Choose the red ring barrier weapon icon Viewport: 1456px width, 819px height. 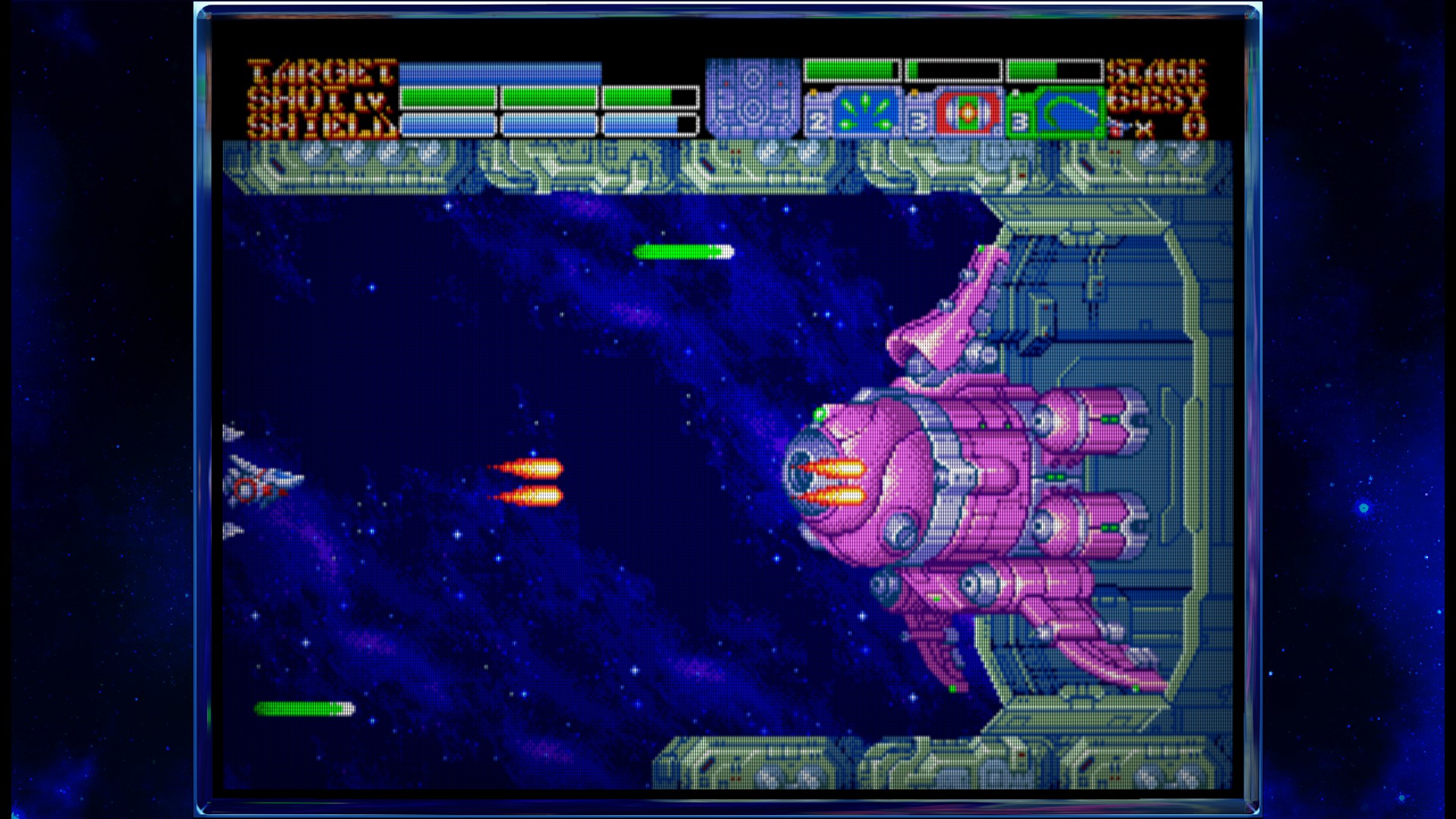point(967,114)
